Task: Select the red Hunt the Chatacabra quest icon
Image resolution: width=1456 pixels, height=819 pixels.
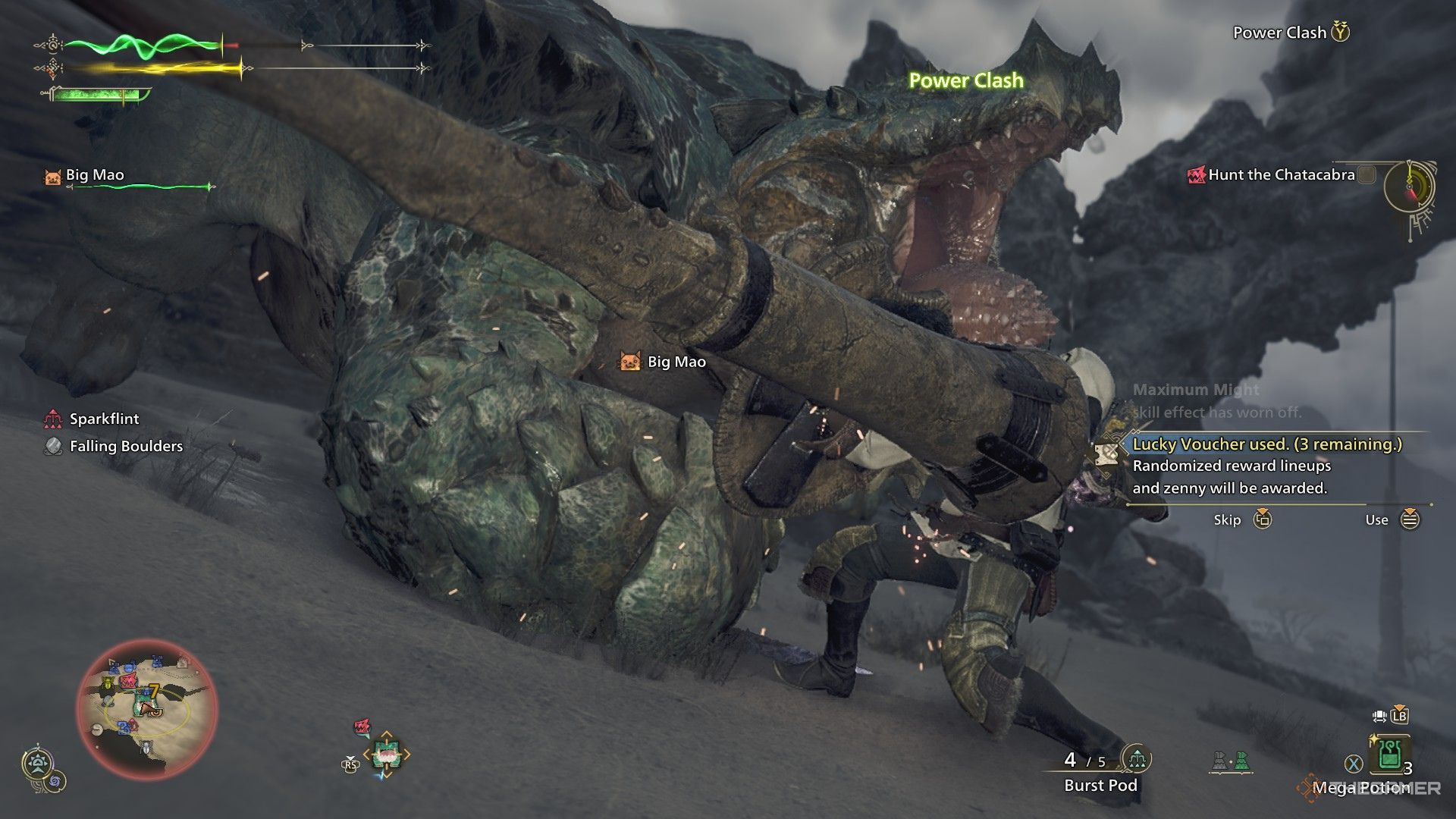Action: (x=1197, y=175)
